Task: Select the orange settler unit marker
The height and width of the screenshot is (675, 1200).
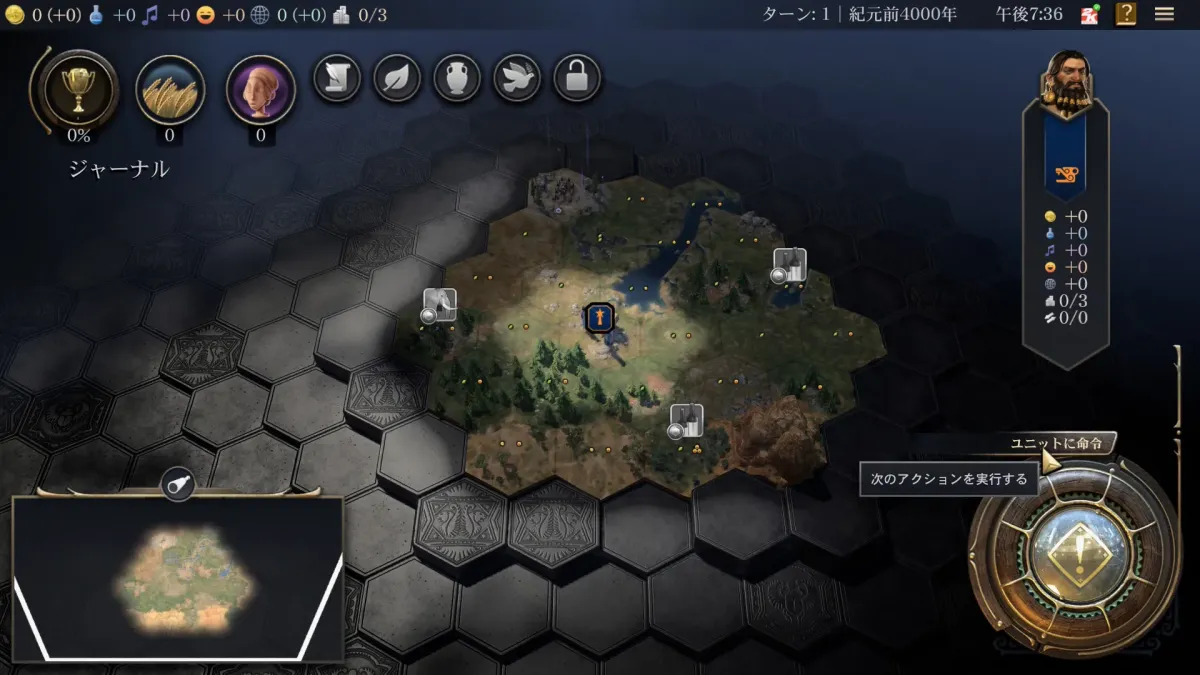Action: [x=599, y=318]
